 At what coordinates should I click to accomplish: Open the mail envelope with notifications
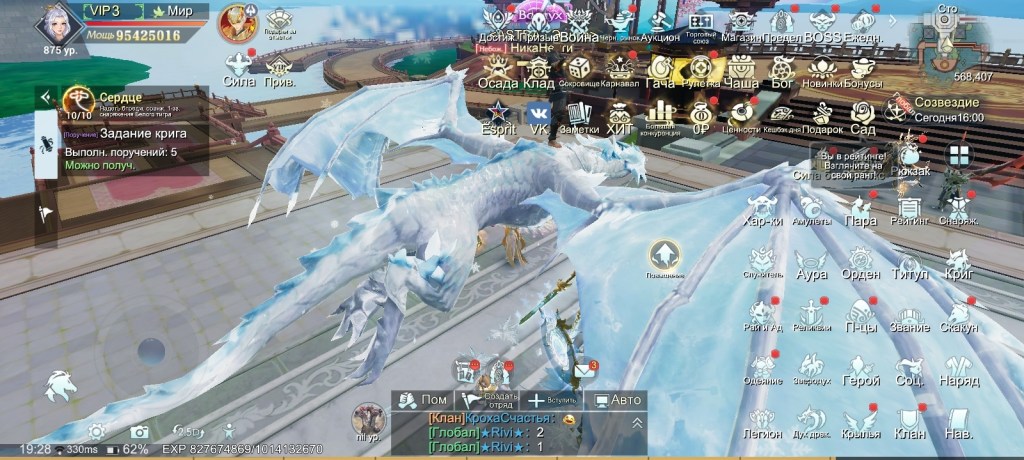(584, 372)
